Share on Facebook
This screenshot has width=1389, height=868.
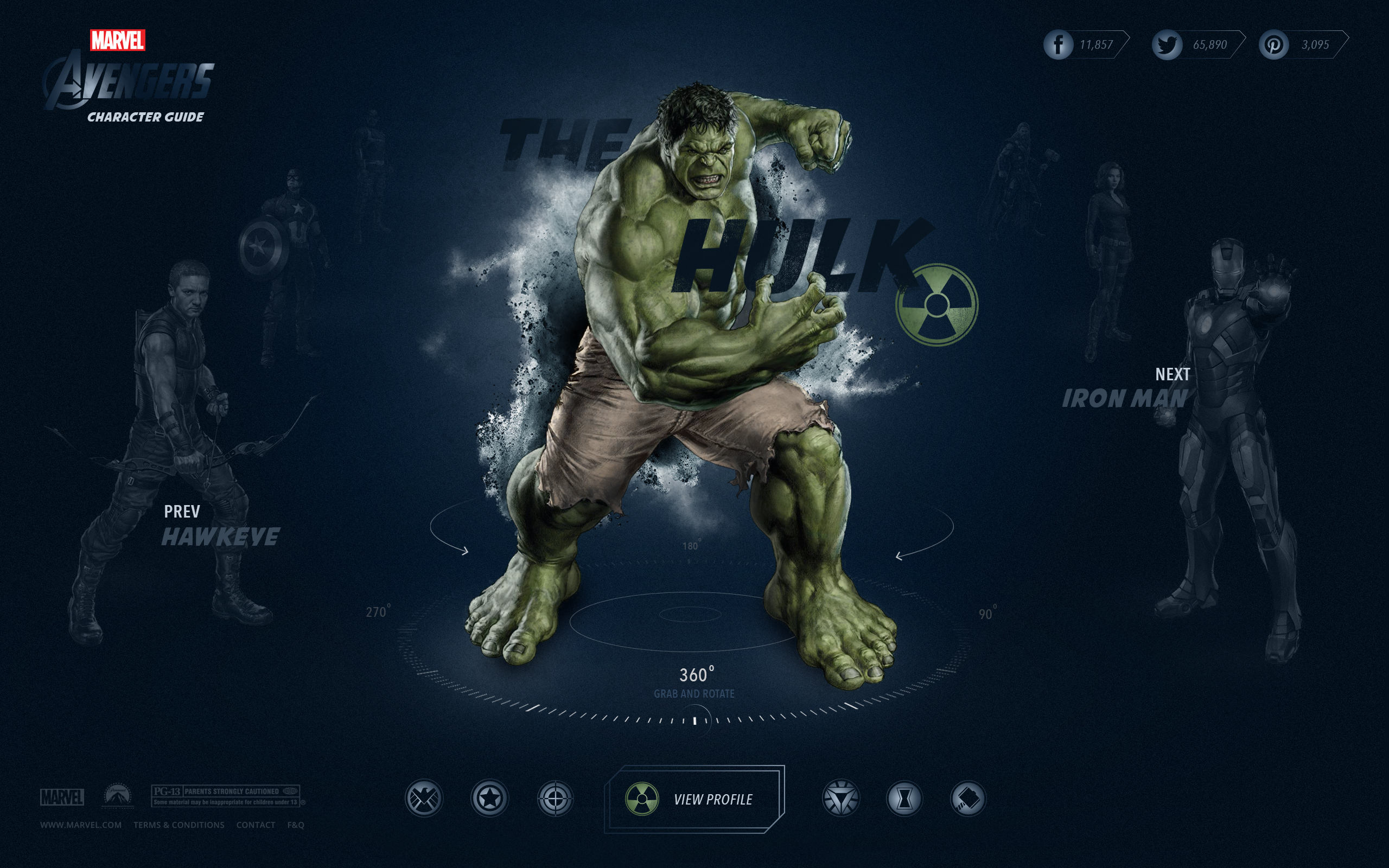click(1059, 45)
